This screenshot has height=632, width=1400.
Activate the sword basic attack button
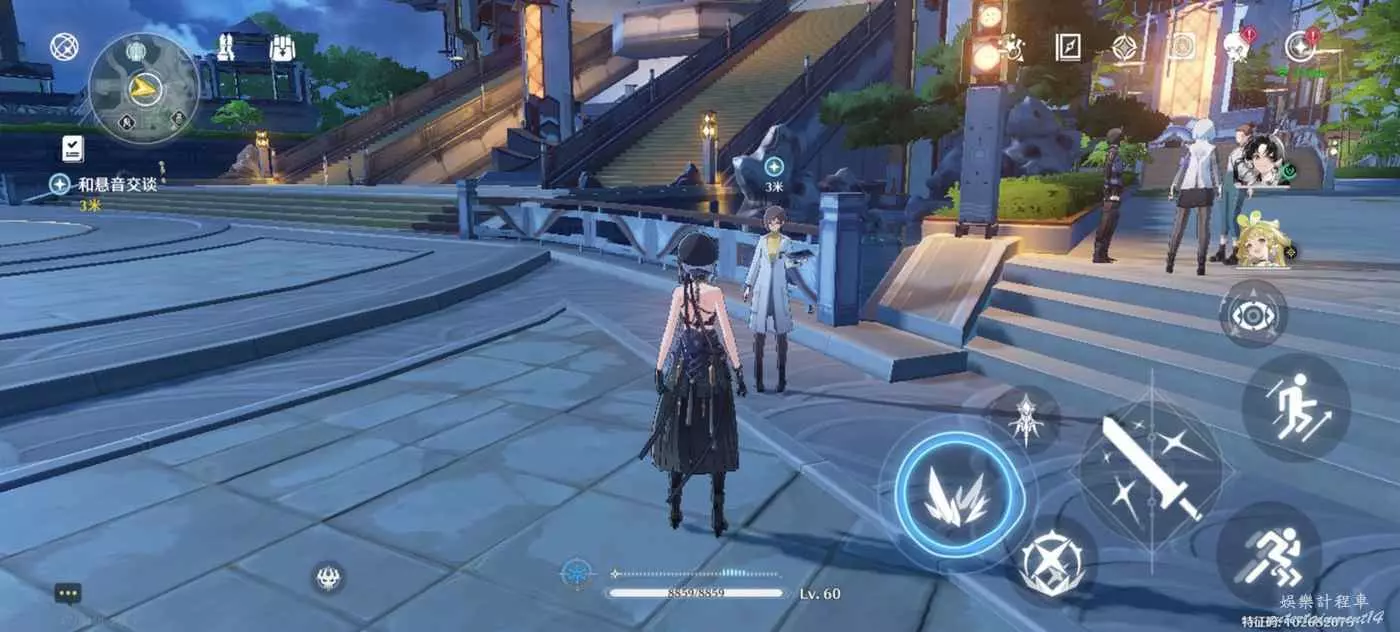tap(1150, 466)
